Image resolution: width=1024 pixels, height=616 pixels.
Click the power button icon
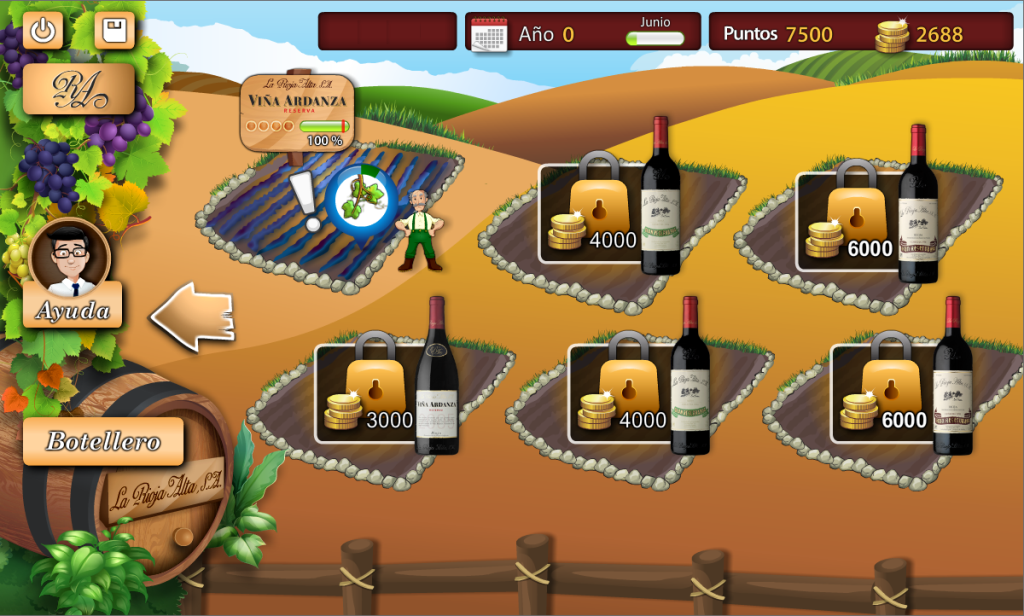(43, 30)
